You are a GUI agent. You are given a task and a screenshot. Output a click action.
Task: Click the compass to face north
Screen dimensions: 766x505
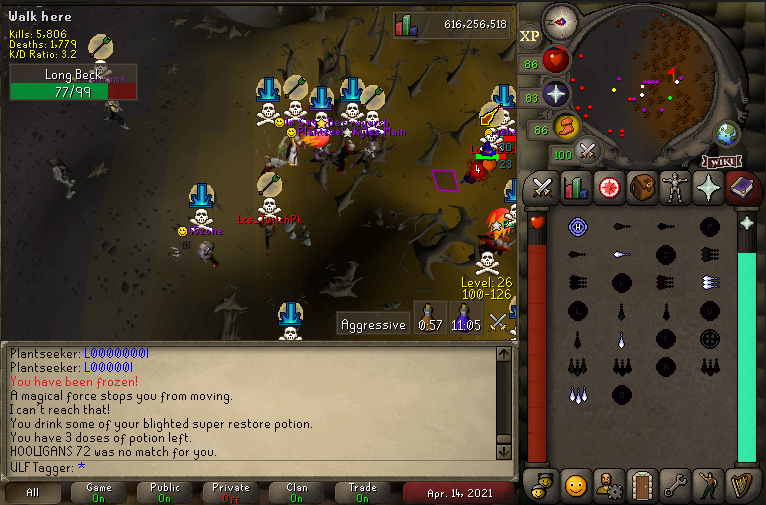pos(560,22)
